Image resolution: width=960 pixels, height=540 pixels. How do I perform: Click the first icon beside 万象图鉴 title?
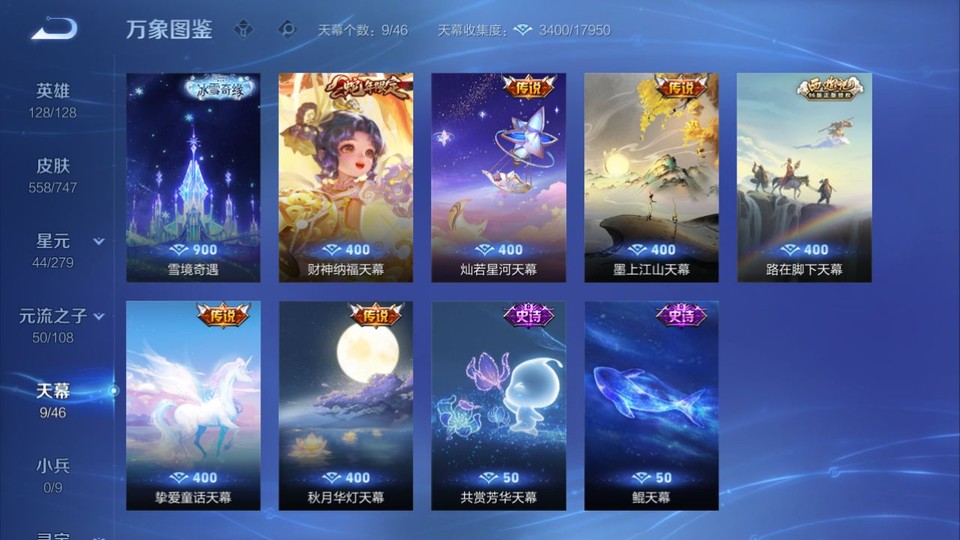tap(243, 29)
